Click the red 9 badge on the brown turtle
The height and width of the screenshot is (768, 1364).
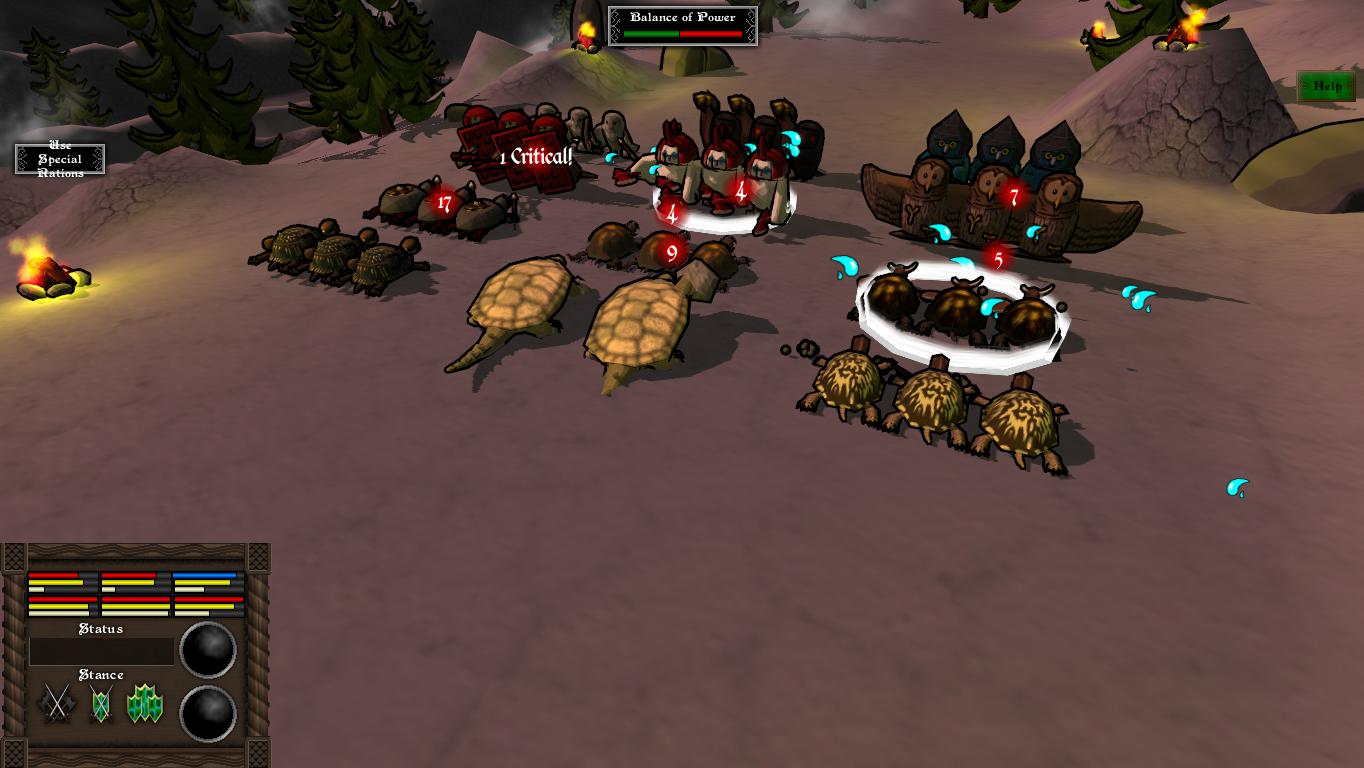(669, 250)
